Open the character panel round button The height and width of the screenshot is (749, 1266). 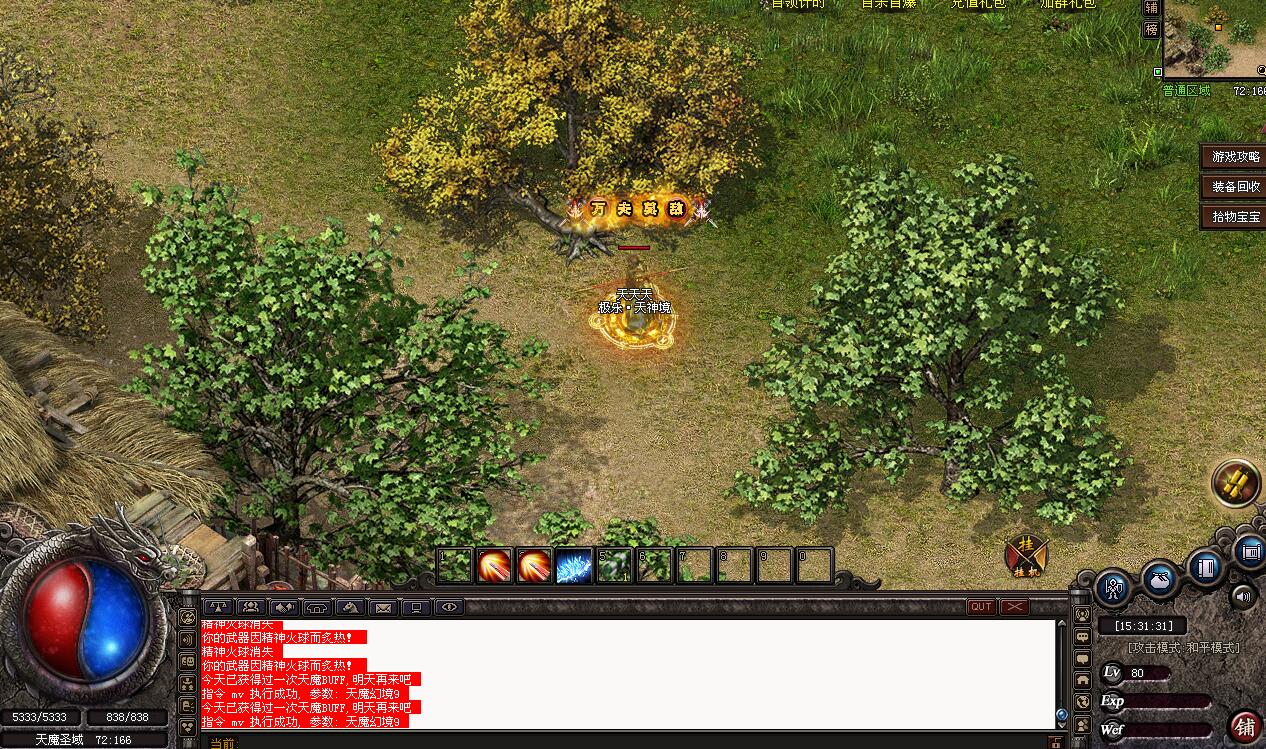point(1114,588)
